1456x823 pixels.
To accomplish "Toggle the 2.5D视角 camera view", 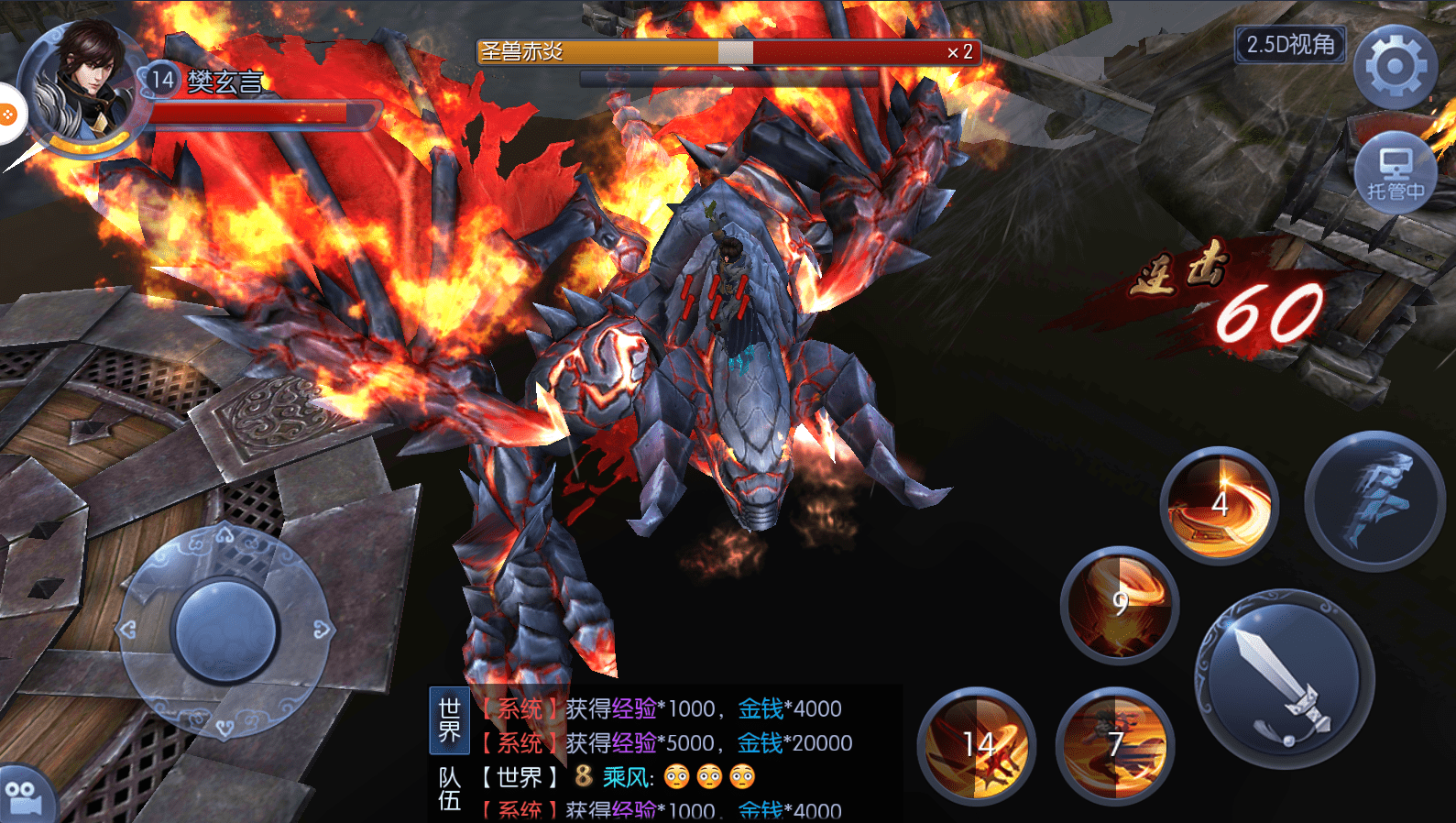I will (x=1290, y=44).
